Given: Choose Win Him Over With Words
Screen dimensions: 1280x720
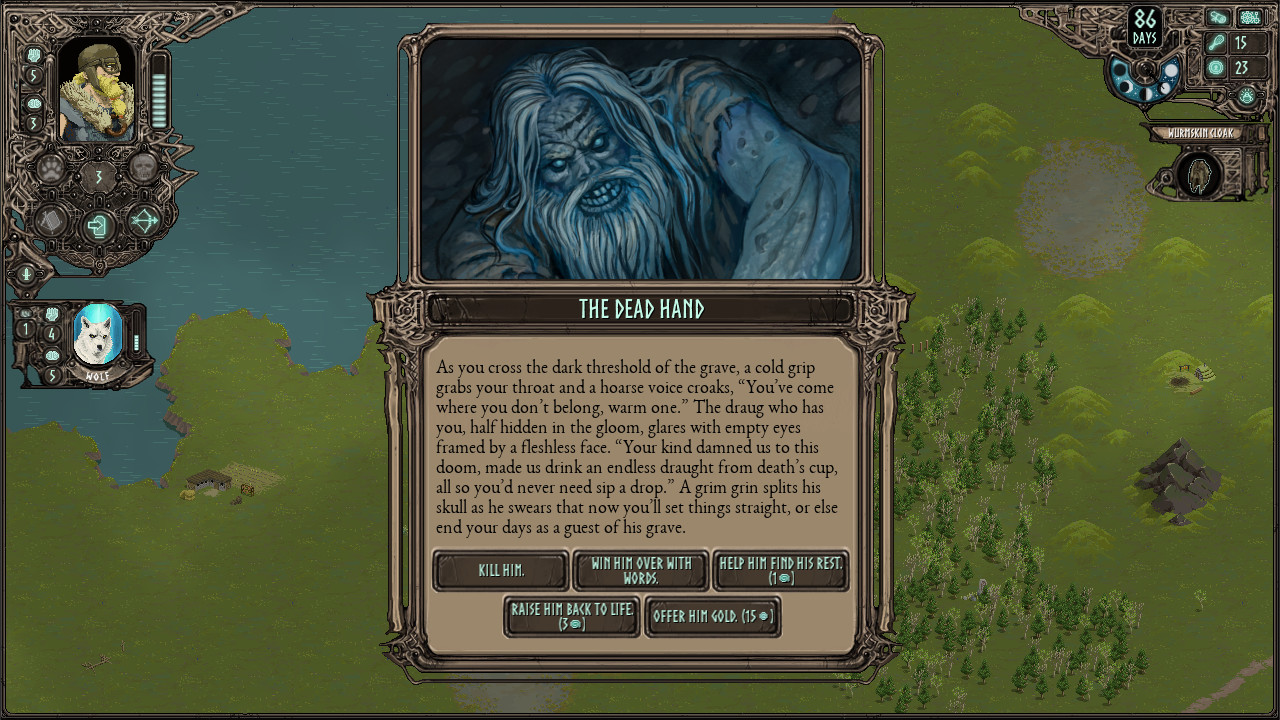Looking at the screenshot, I should coord(640,570).
